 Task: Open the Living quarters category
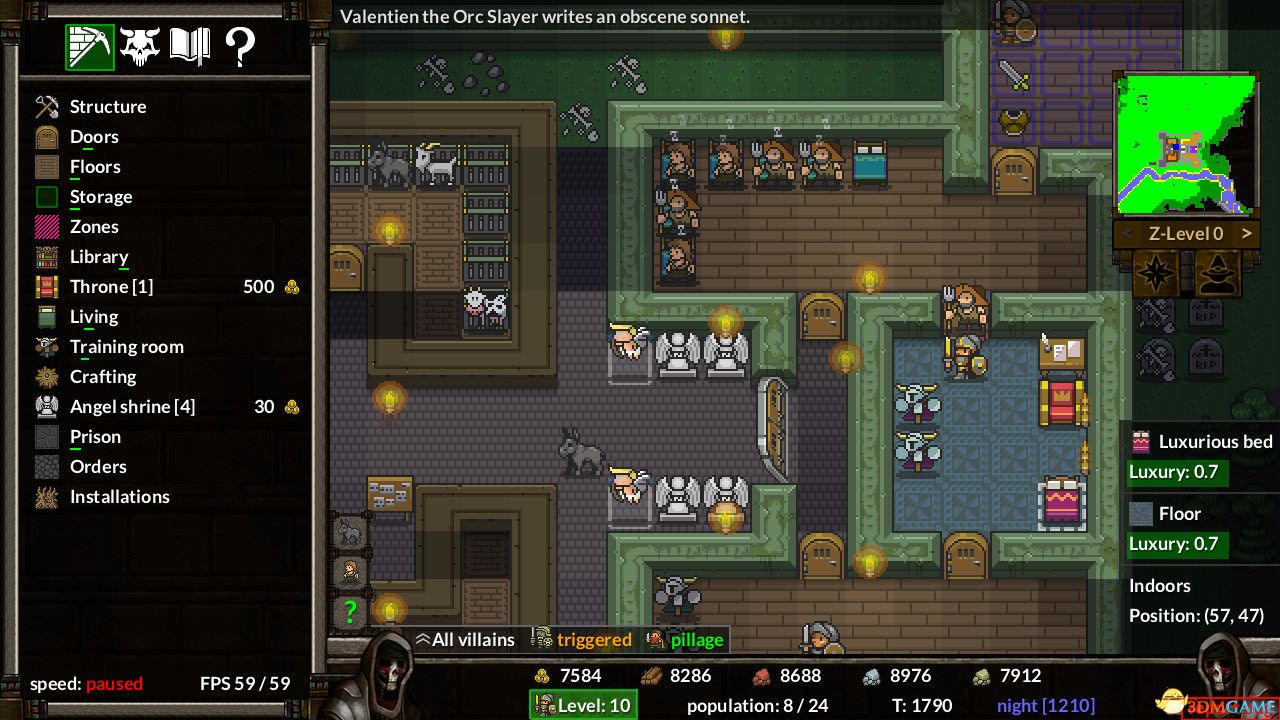(93, 317)
